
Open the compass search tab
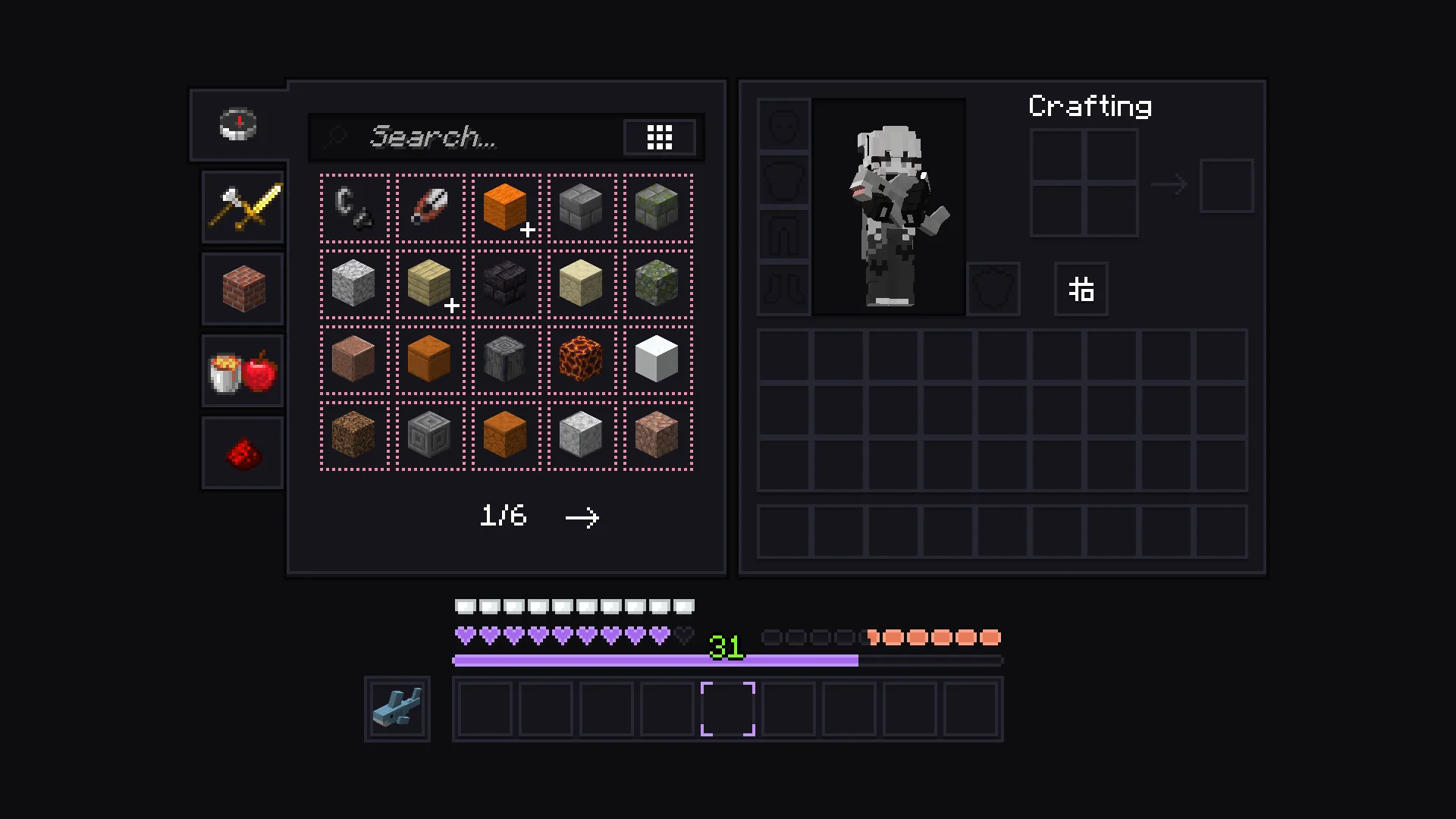[x=238, y=124]
